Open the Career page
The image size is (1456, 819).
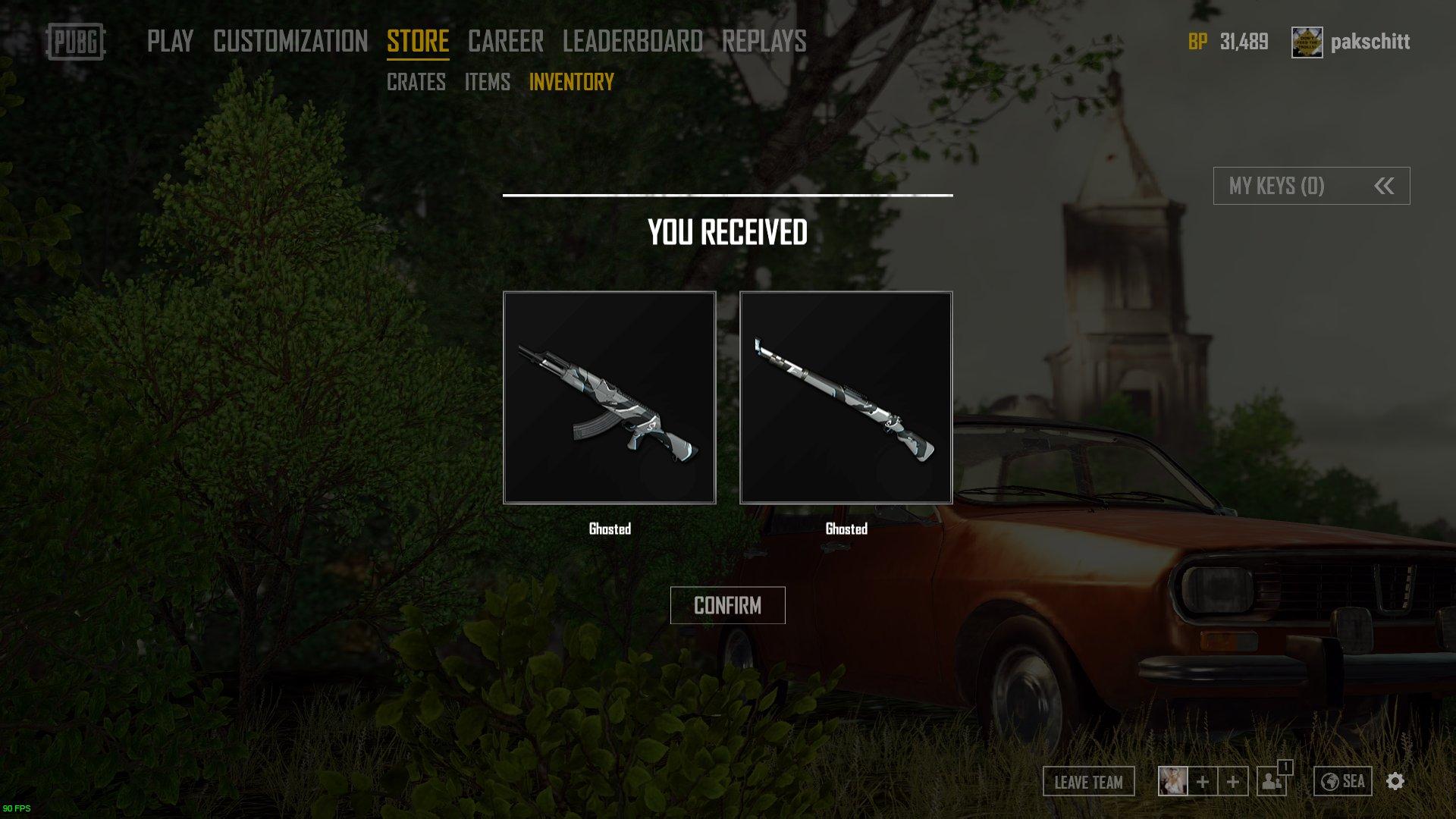click(505, 41)
